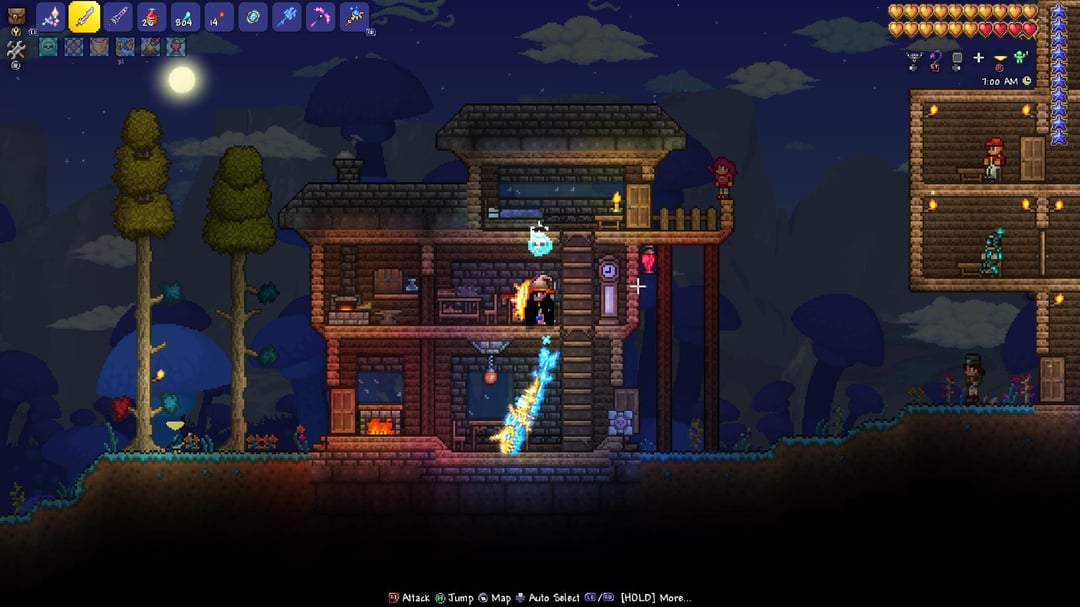Select the highlighted golden sword slot
The image size is (1080, 607).
[x=84, y=17]
